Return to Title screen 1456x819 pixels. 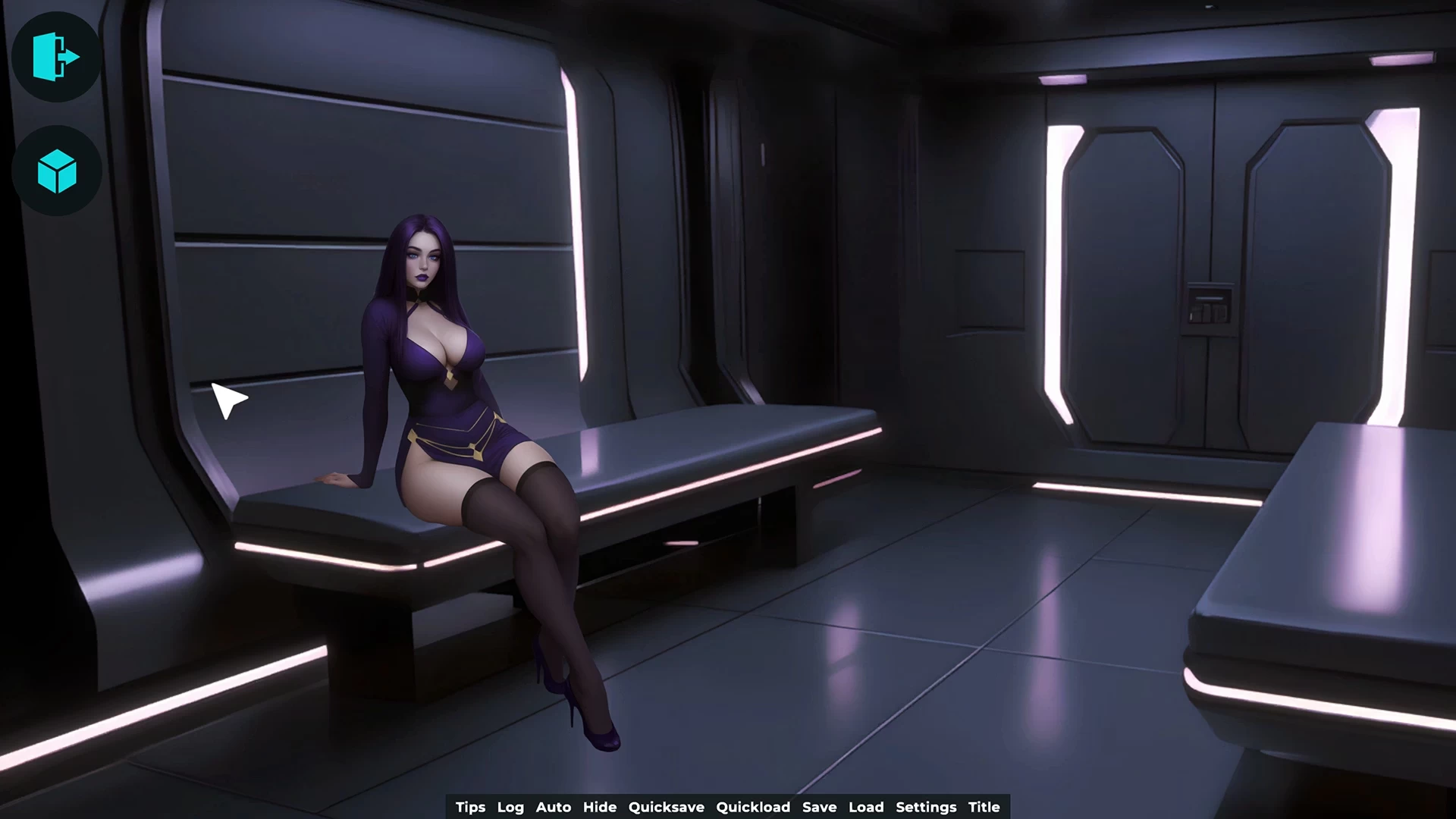984,807
